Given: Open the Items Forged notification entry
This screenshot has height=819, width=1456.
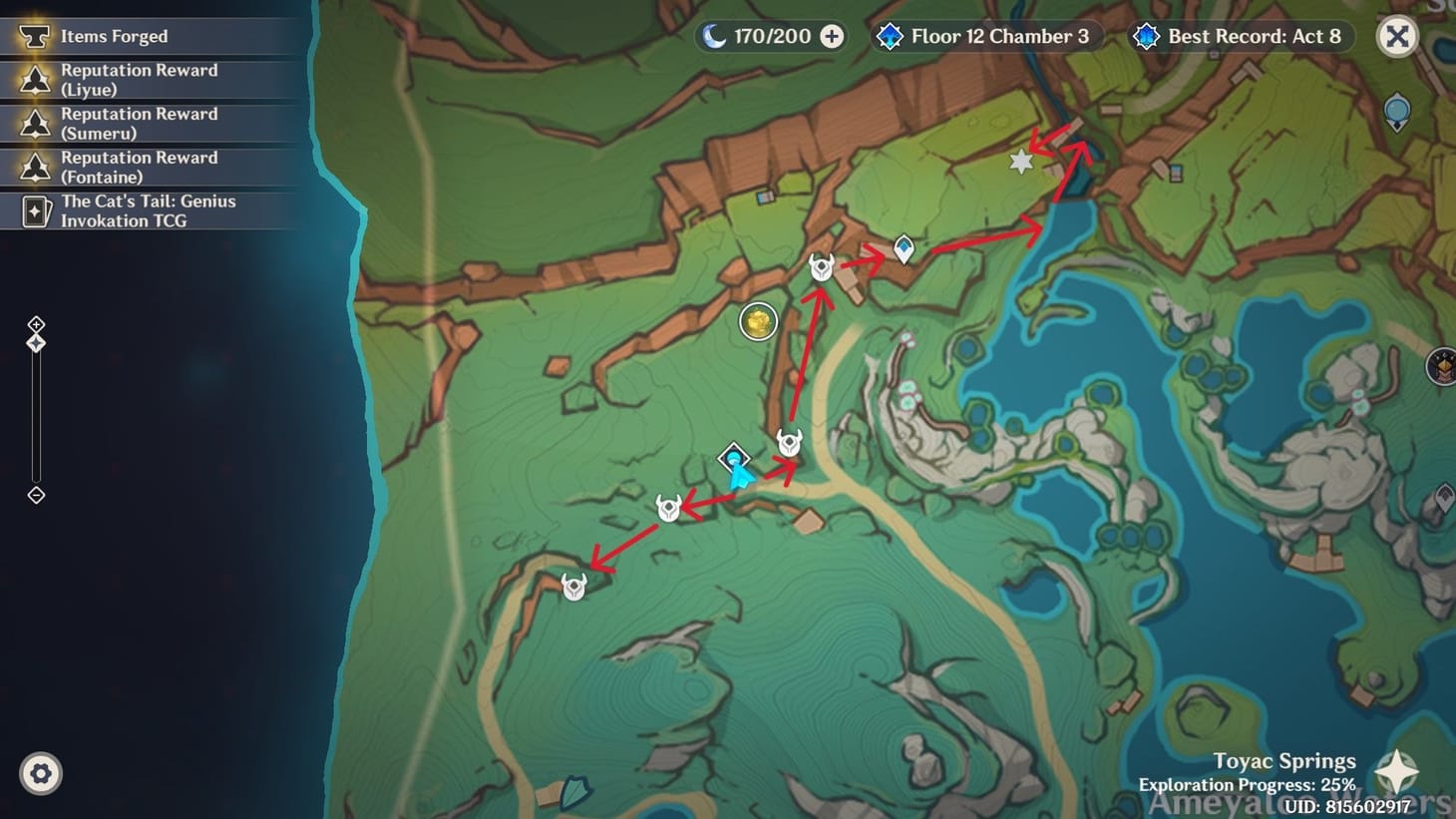Looking at the screenshot, I should click(113, 36).
